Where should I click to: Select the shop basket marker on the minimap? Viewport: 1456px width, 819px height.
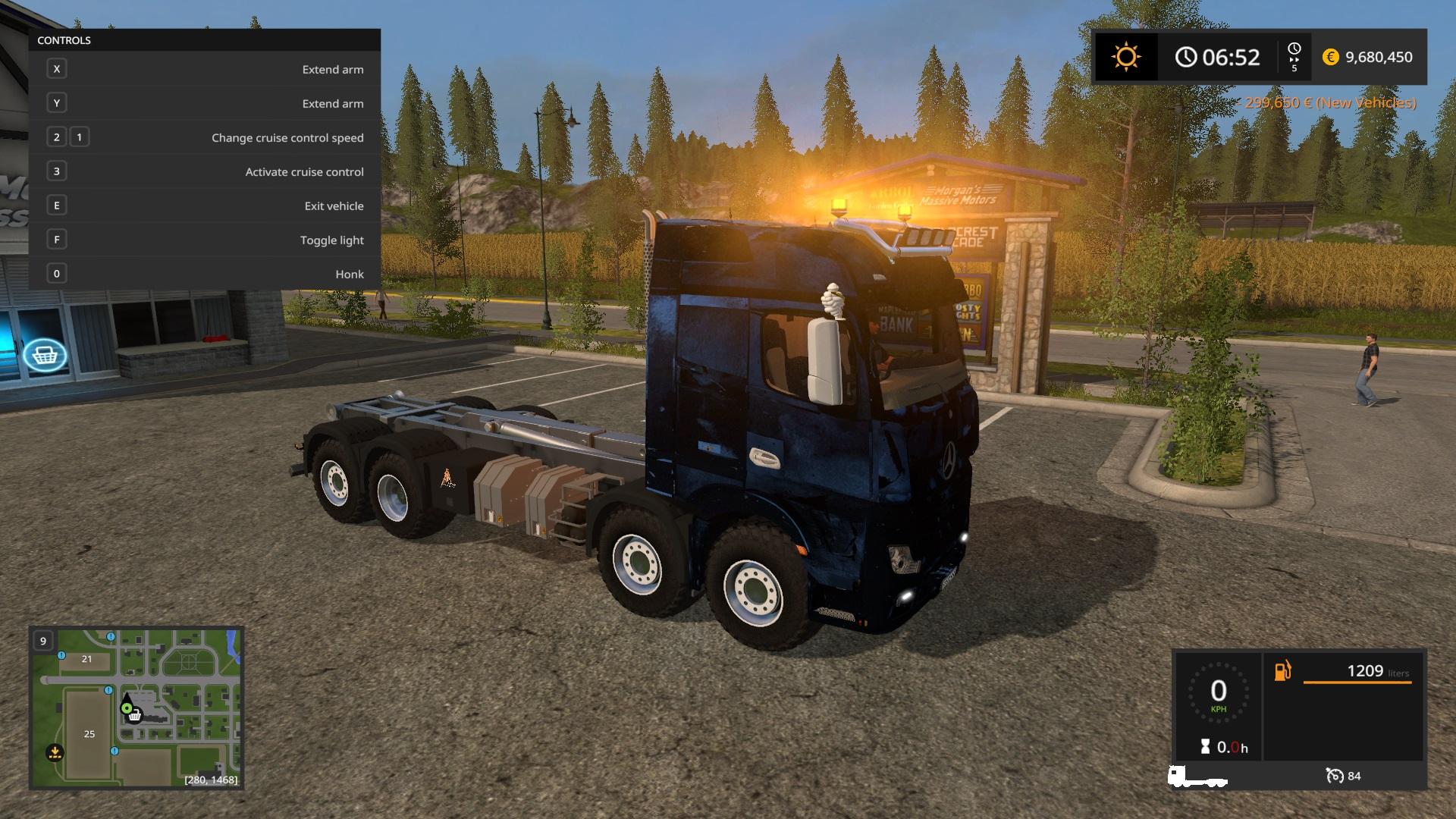tap(135, 715)
